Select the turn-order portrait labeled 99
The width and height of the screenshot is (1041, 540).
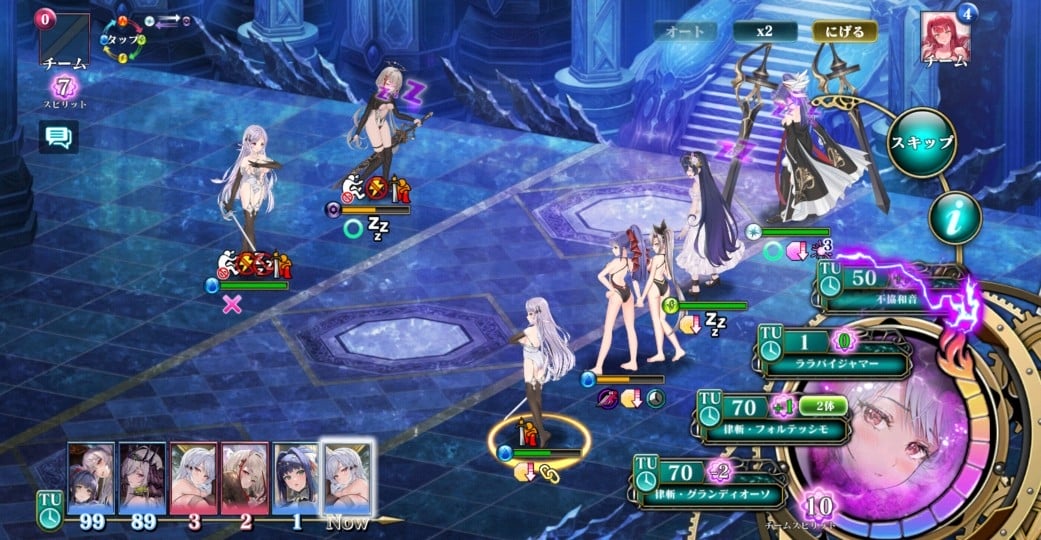click(x=91, y=477)
